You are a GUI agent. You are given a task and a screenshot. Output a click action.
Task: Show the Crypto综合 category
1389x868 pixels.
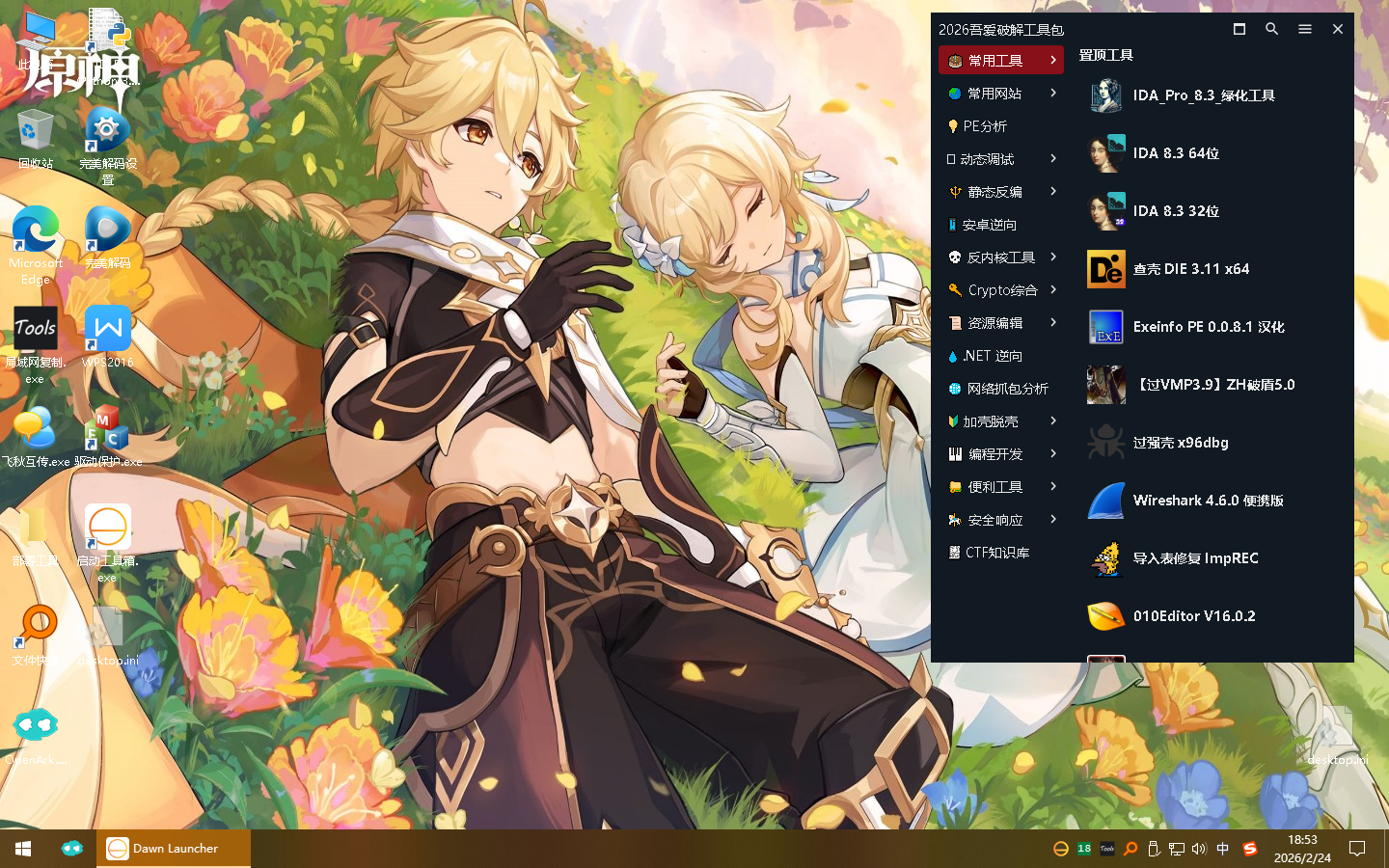999,290
